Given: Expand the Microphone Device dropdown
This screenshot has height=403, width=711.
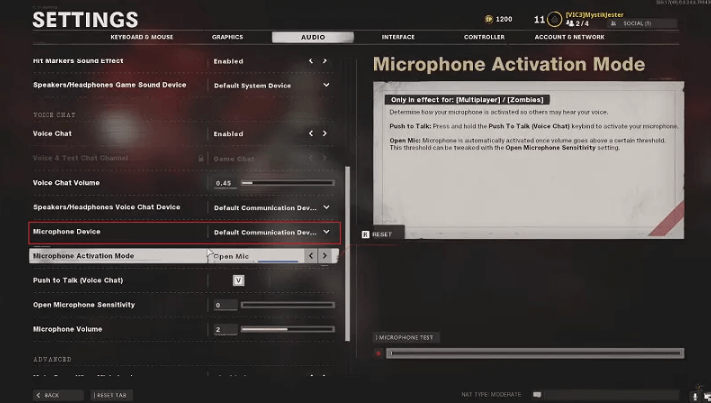Looking at the screenshot, I should coord(326,232).
